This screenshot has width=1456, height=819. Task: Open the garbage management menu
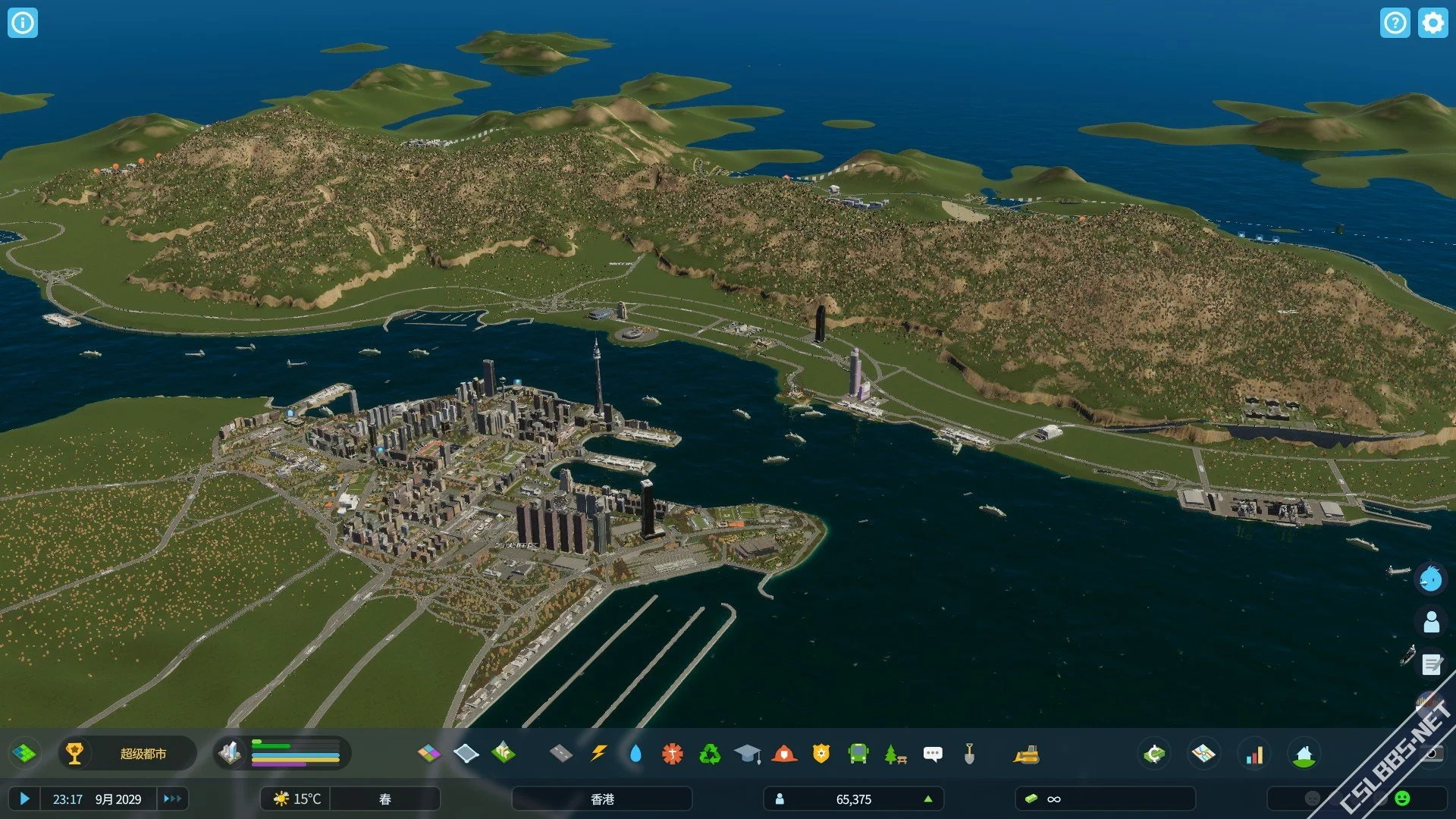pyautogui.click(x=710, y=753)
